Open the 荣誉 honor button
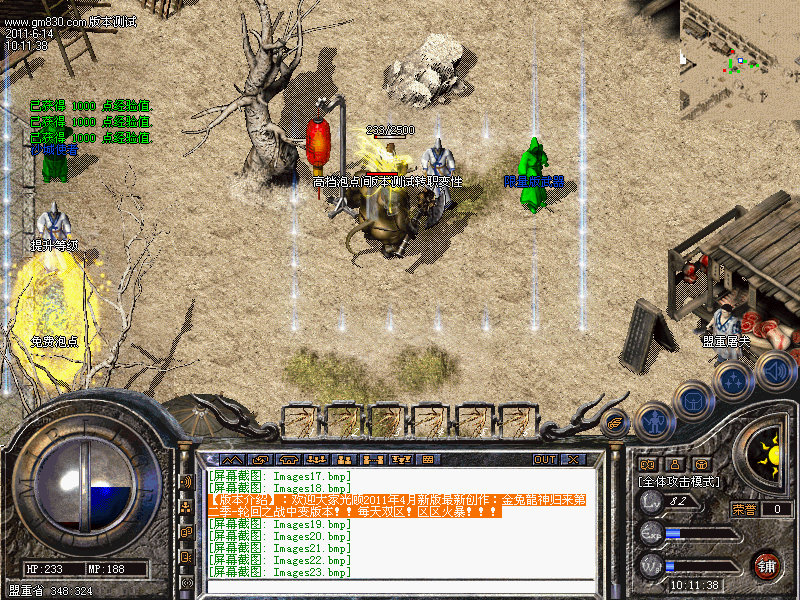Screen dimensions: 800x600 tap(744, 508)
